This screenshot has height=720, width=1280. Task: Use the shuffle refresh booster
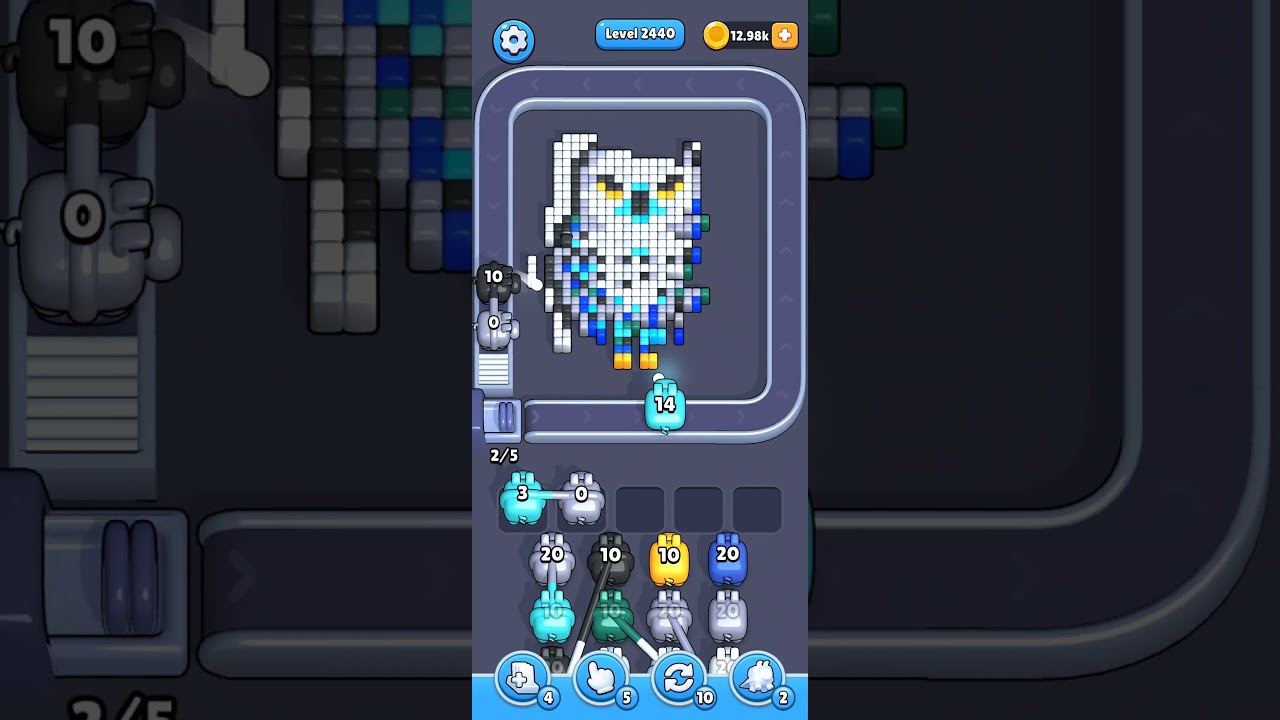tap(678, 677)
